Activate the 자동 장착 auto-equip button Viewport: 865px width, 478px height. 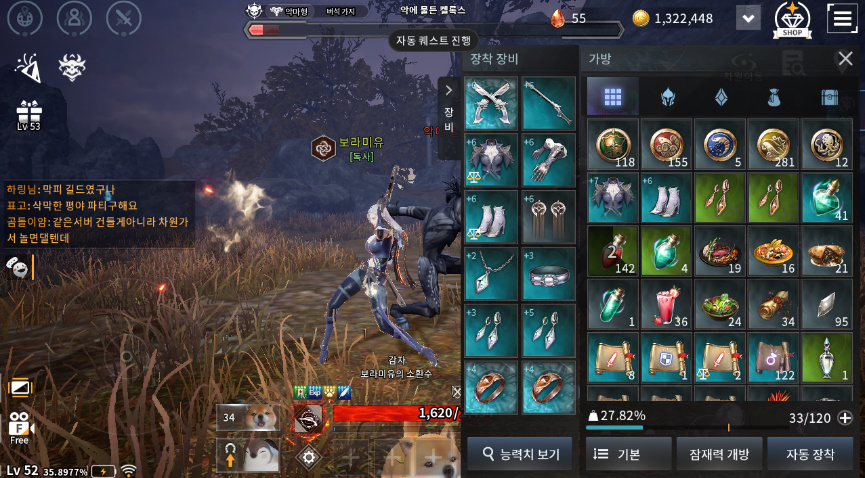(x=810, y=454)
